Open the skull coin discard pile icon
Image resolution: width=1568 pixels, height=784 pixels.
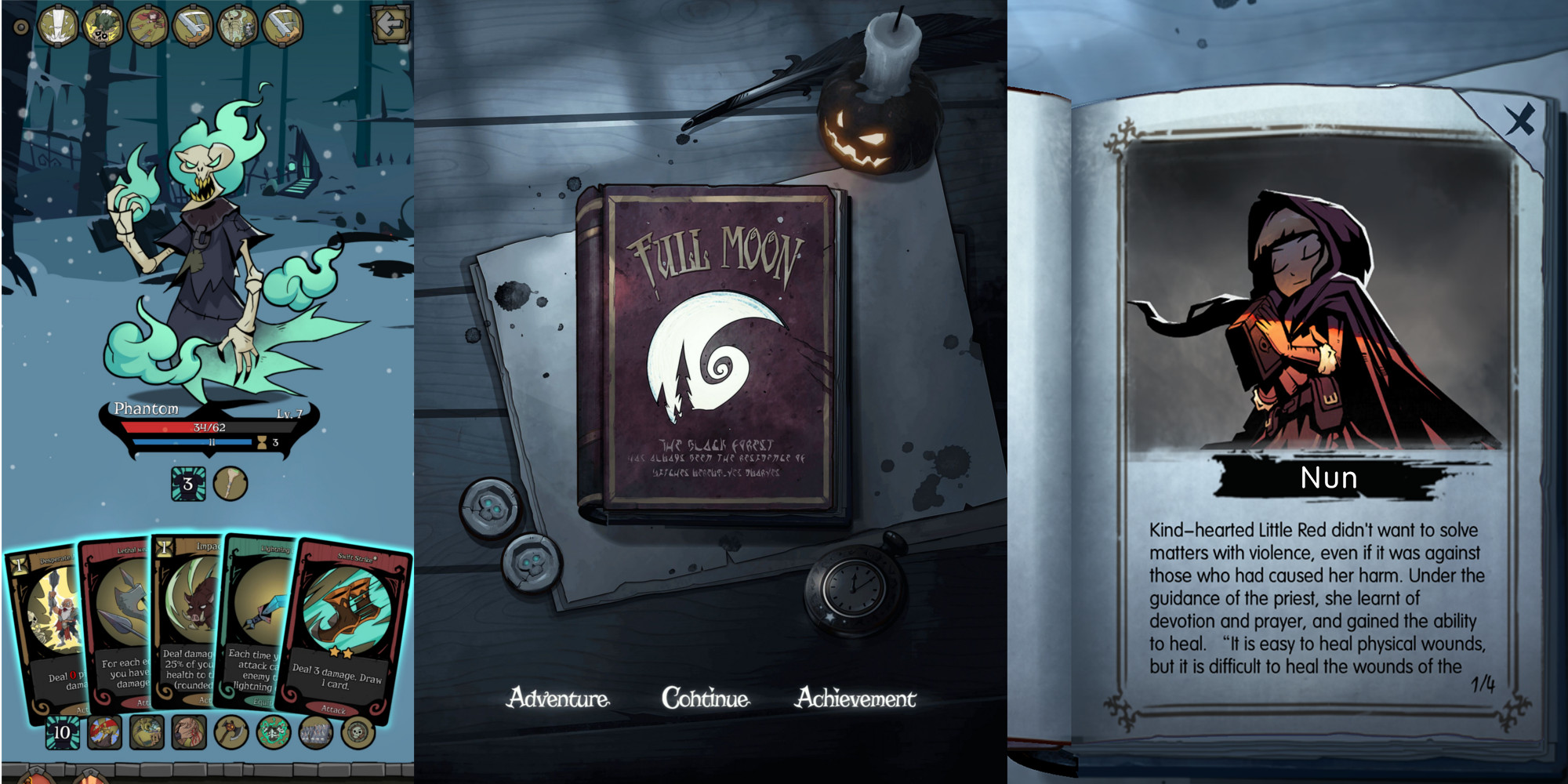(355, 731)
